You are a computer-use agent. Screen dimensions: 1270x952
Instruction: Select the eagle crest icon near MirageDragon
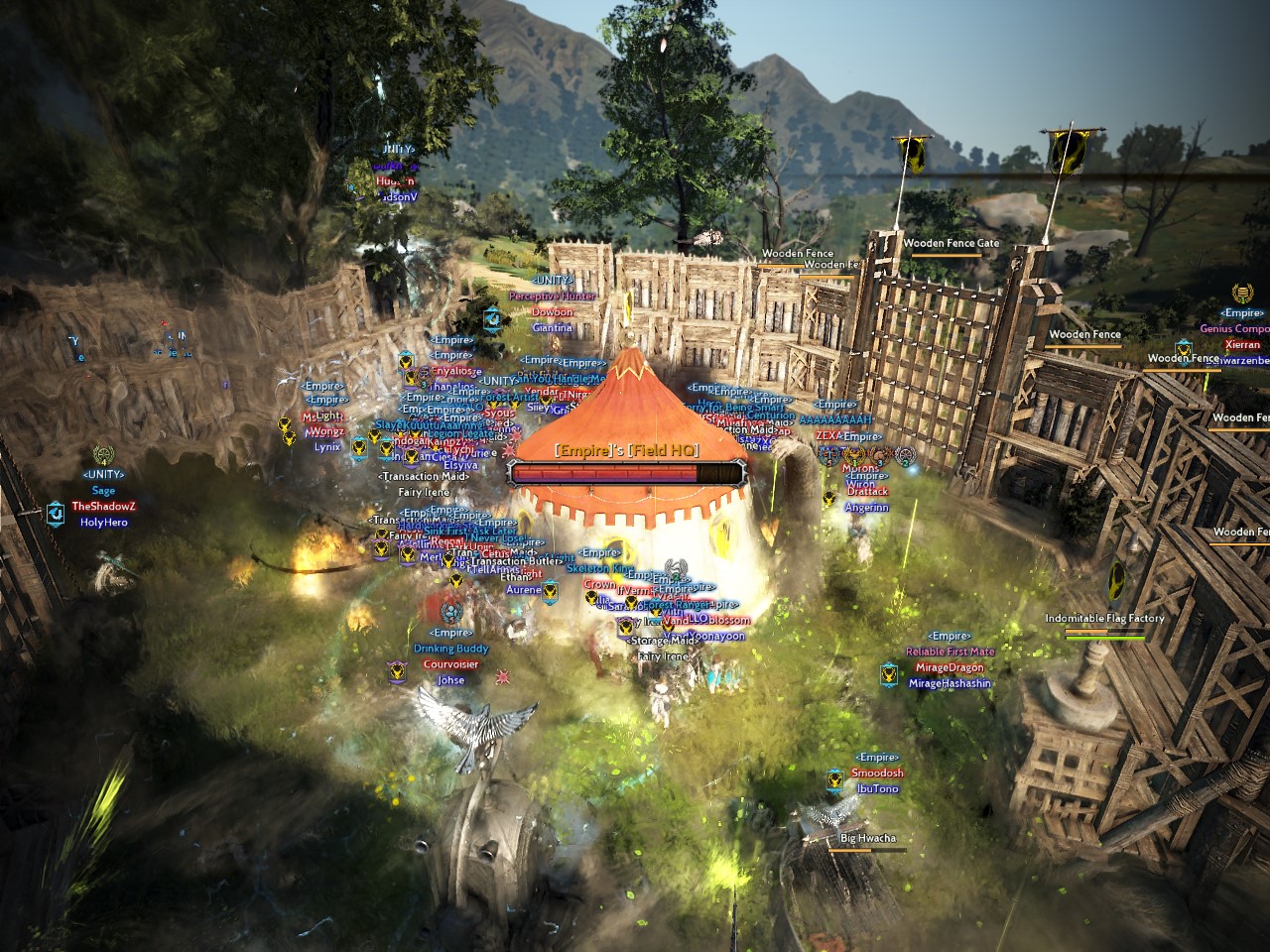pyautogui.click(x=889, y=674)
